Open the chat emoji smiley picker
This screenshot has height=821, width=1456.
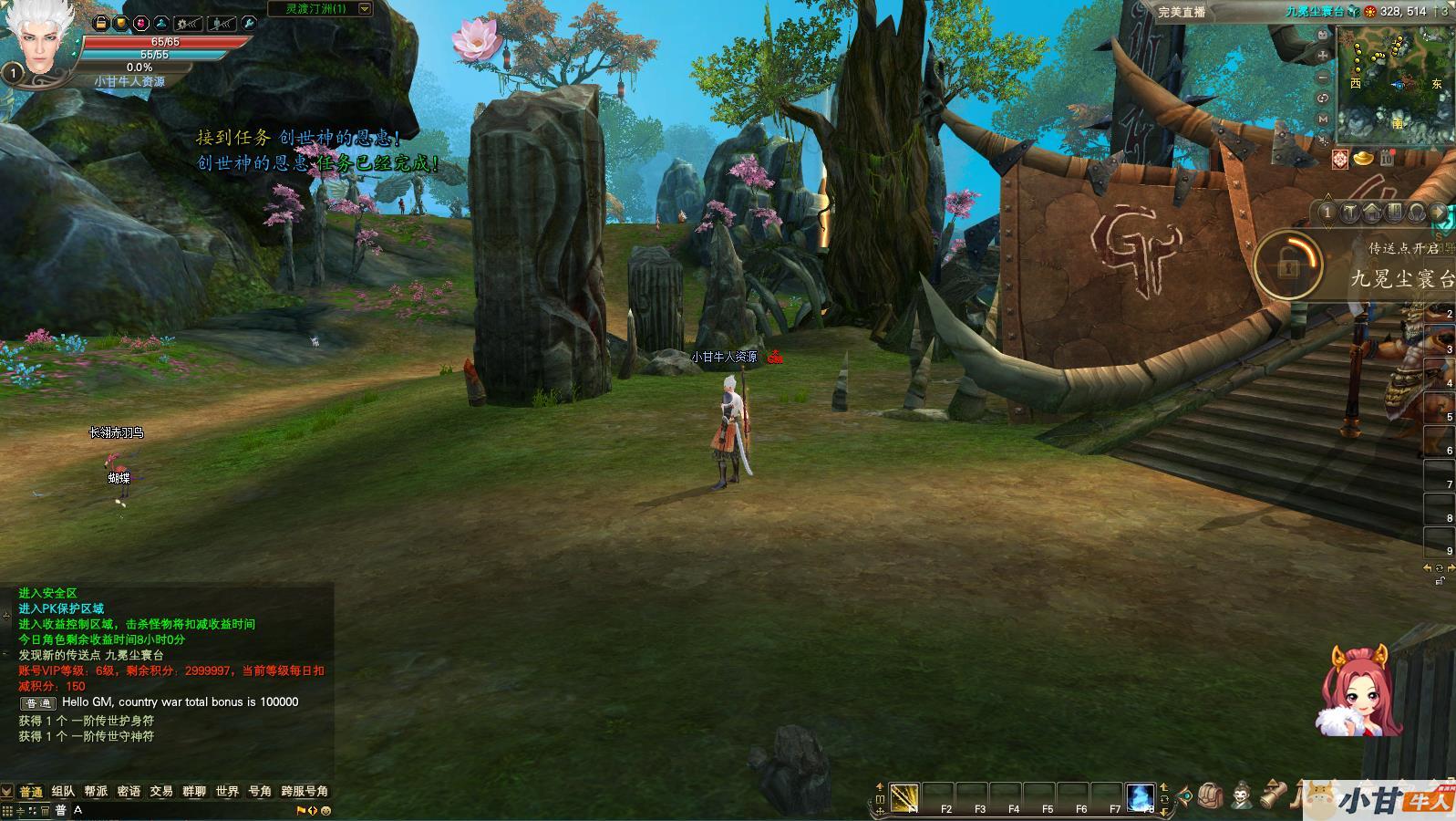(325, 810)
